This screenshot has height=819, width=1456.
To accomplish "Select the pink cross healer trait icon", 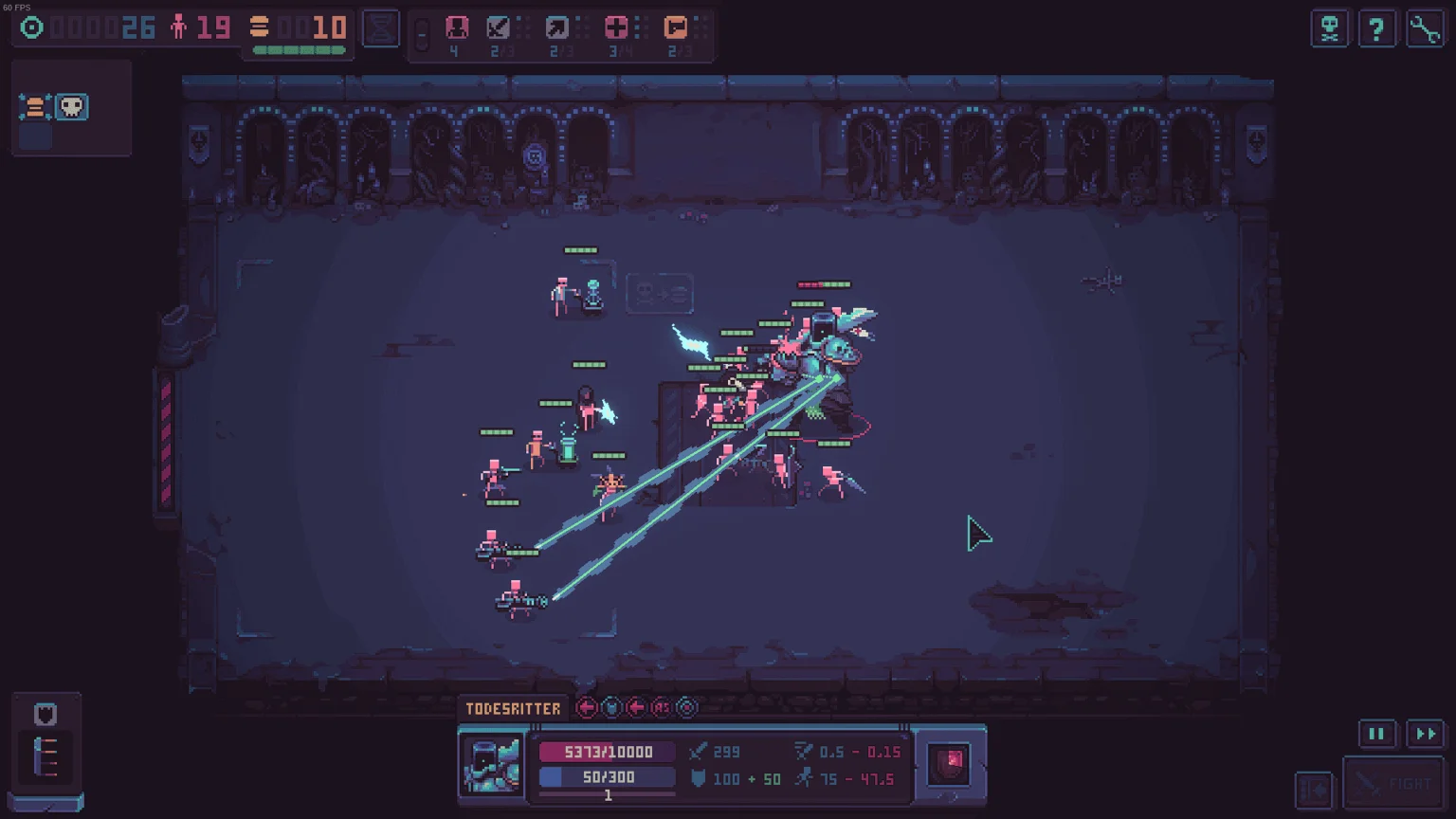I will coord(616,27).
